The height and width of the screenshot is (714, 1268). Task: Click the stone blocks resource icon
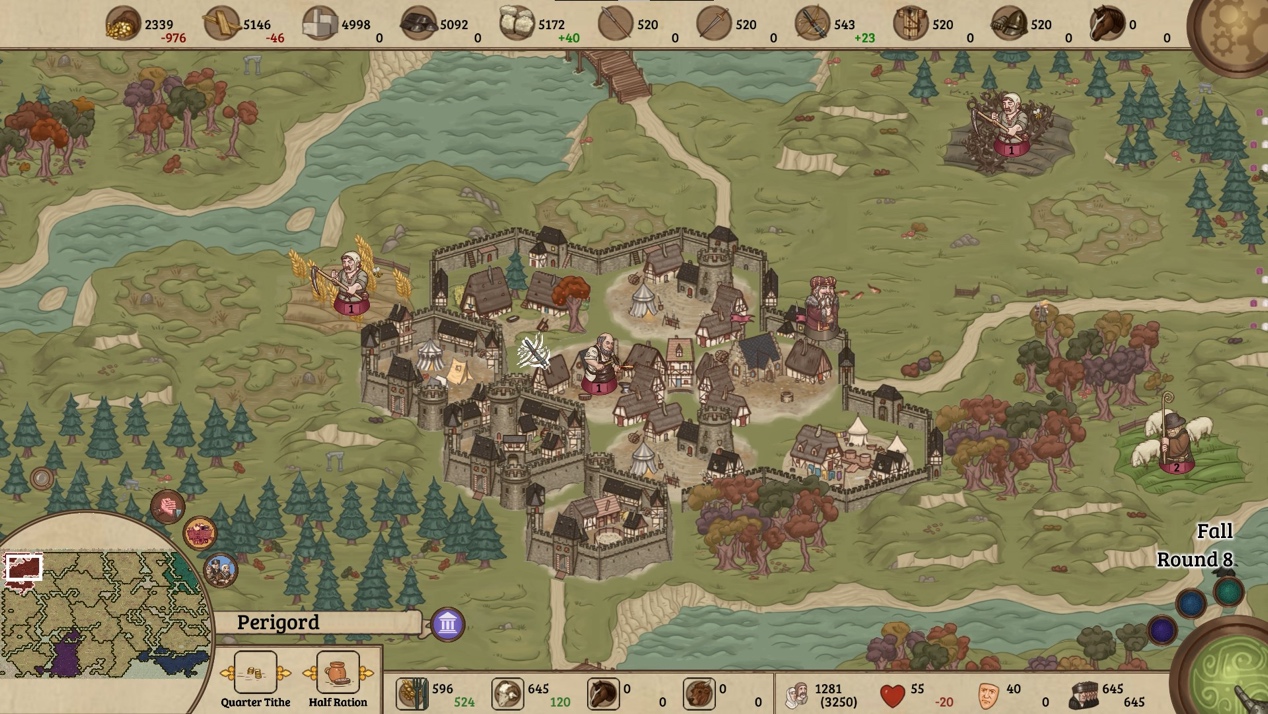coord(320,23)
